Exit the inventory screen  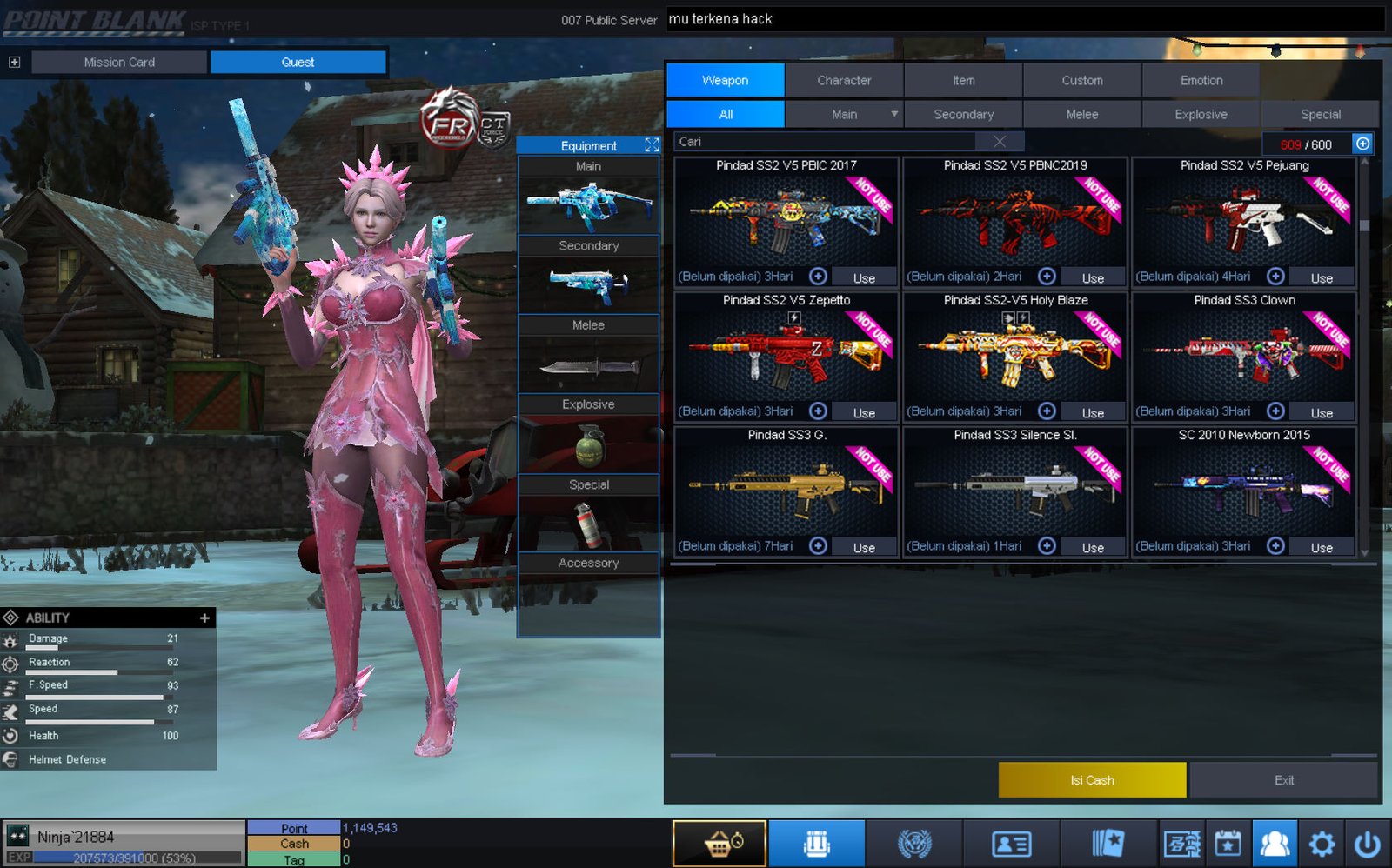[1284, 780]
